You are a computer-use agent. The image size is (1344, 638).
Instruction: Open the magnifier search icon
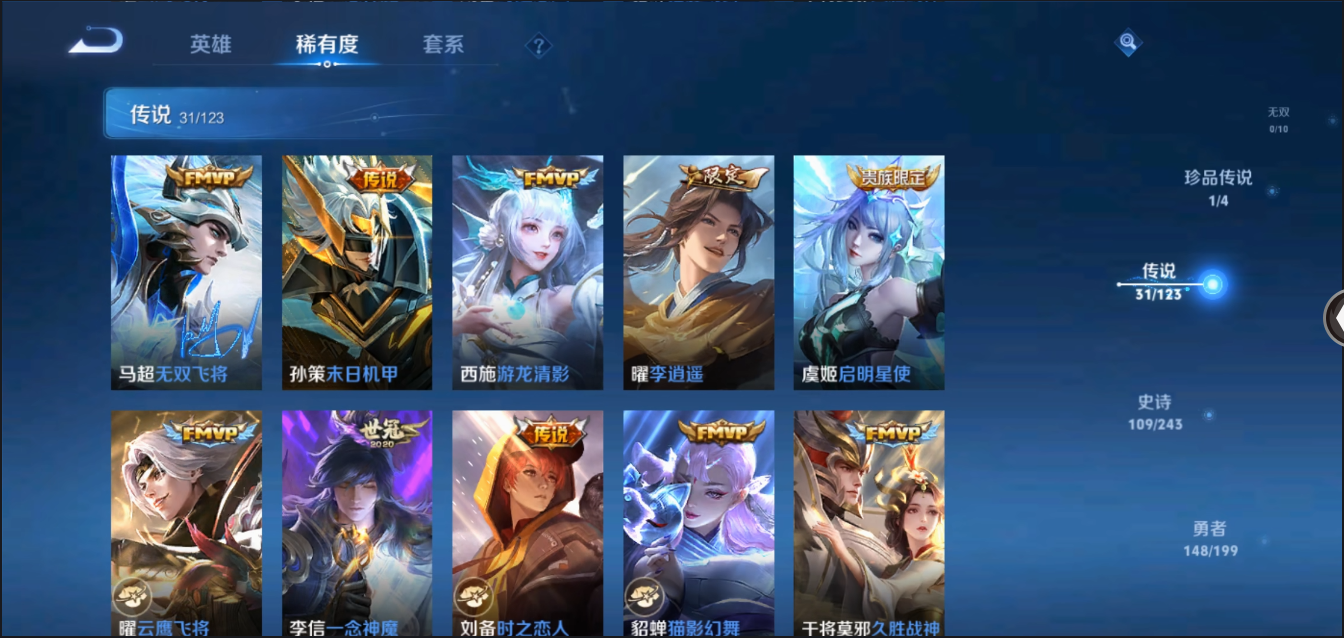1128,42
